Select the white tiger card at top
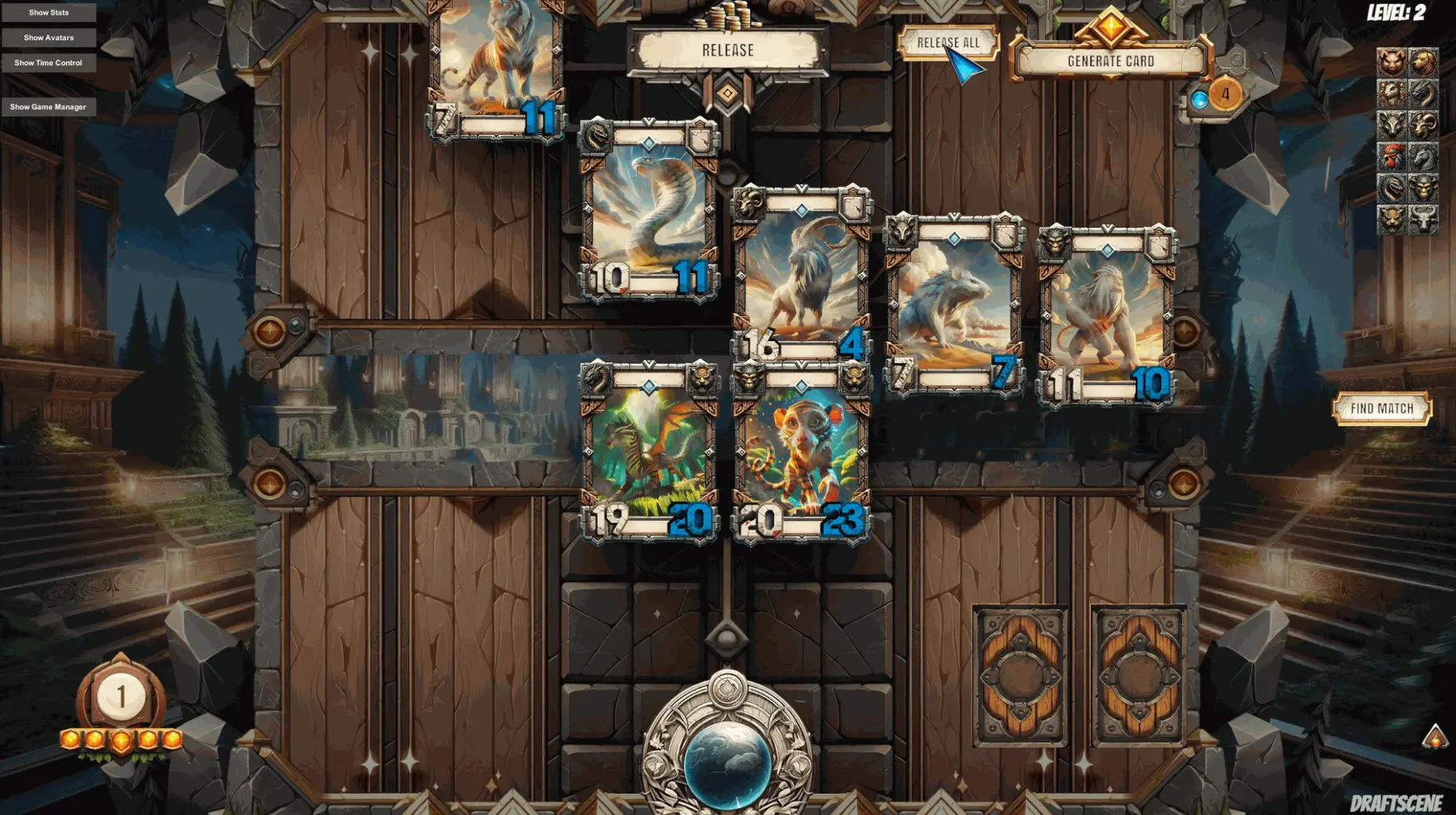Screen dimensions: 1456x815 [x=496, y=63]
